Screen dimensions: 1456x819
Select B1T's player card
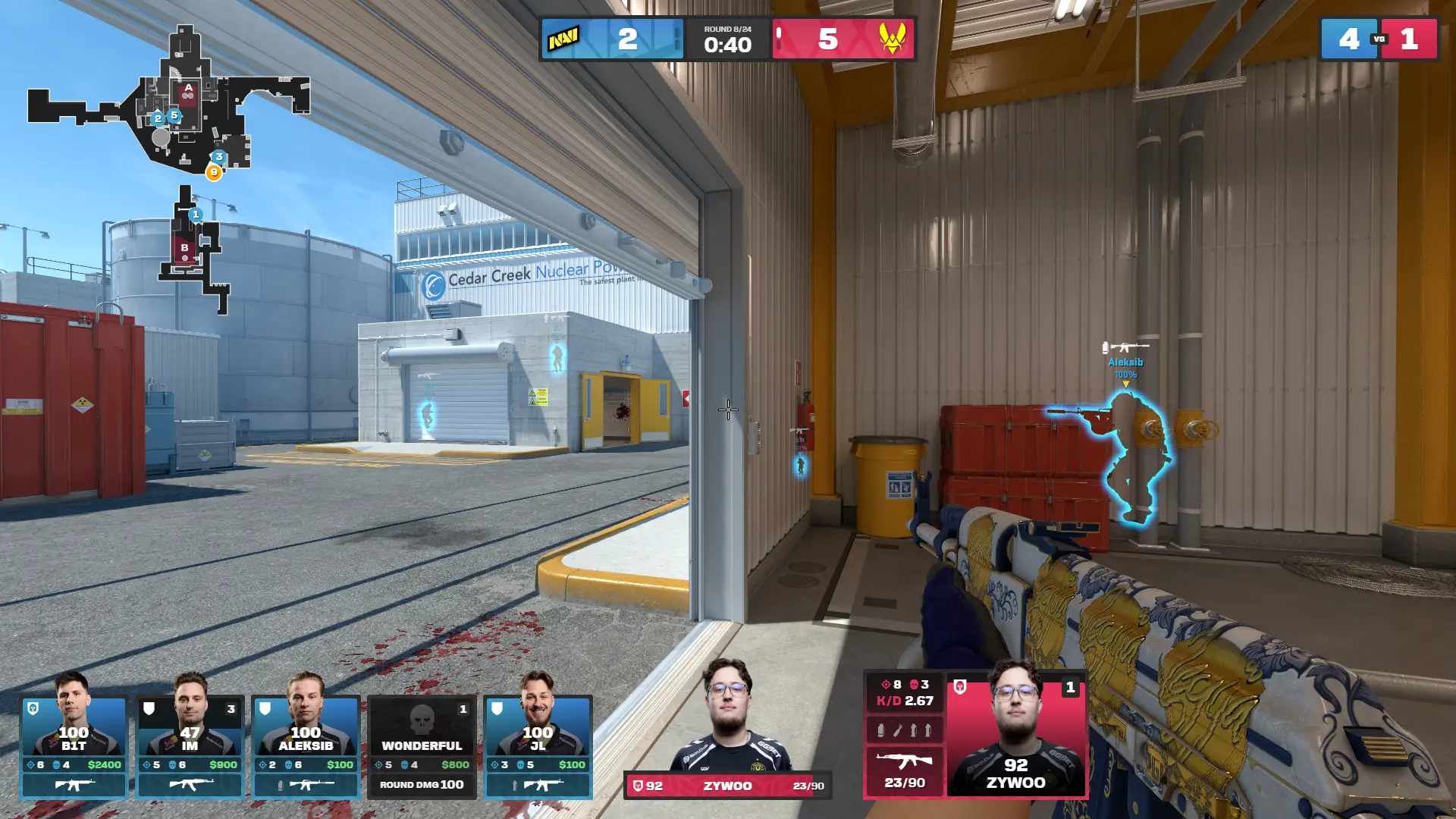[74, 747]
